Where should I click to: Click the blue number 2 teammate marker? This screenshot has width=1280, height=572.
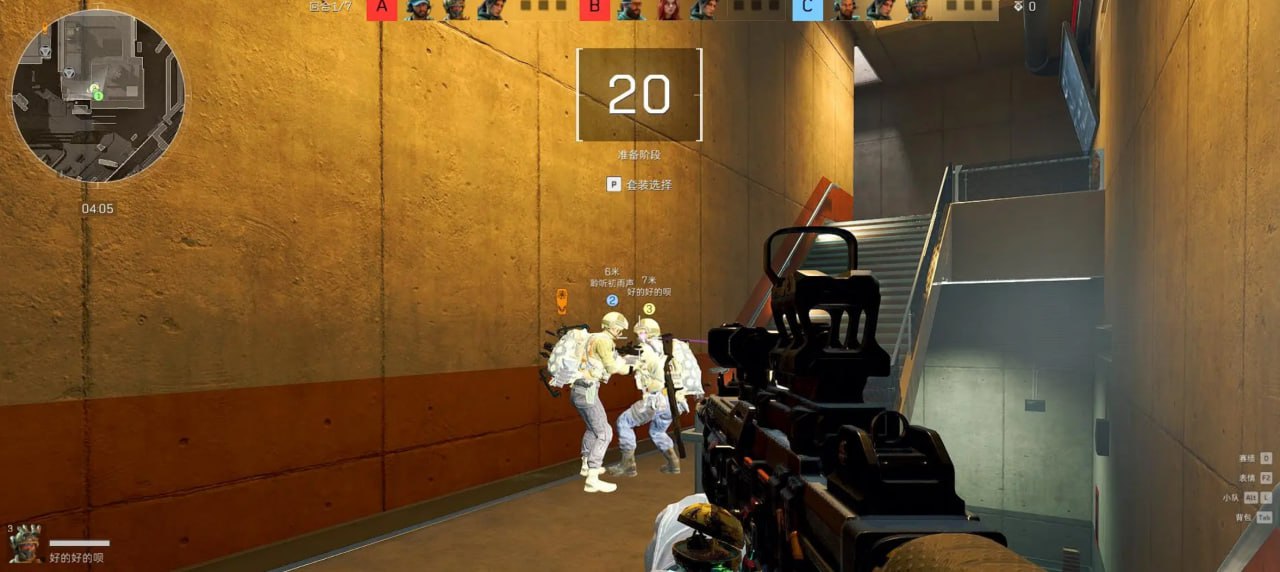(612, 300)
